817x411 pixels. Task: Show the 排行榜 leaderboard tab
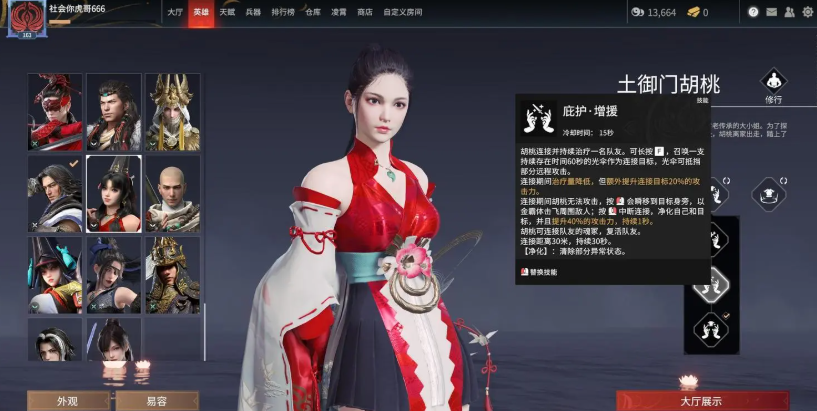coord(284,12)
